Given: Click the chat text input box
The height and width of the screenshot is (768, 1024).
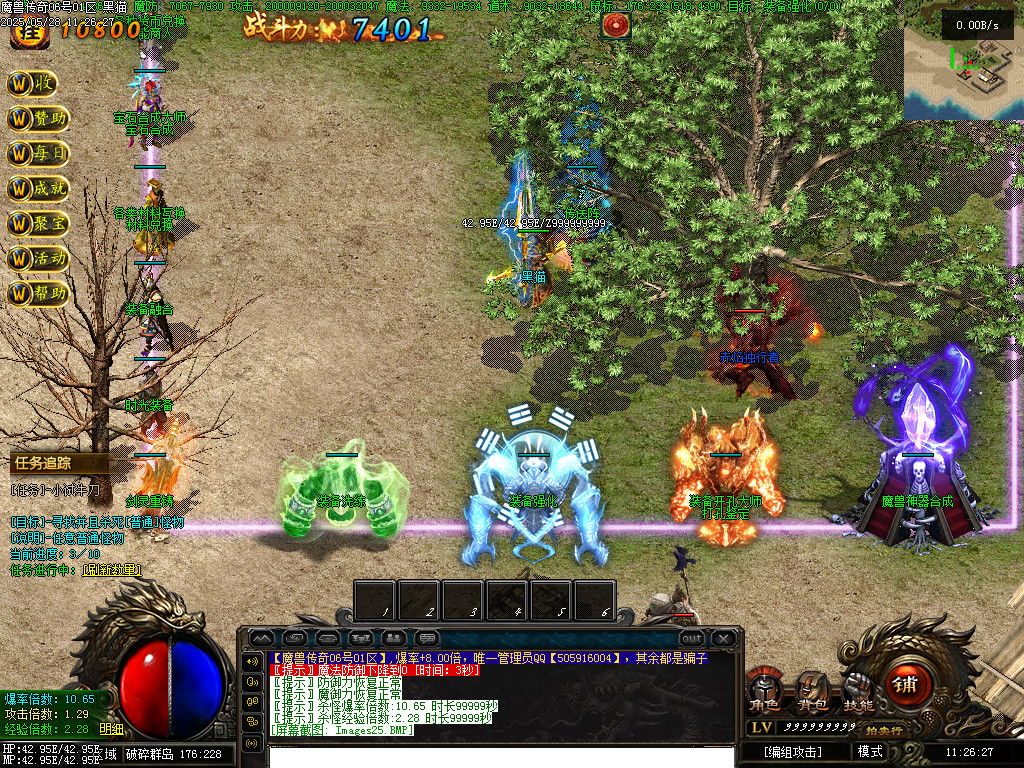Looking at the screenshot, I should point(500,754).
